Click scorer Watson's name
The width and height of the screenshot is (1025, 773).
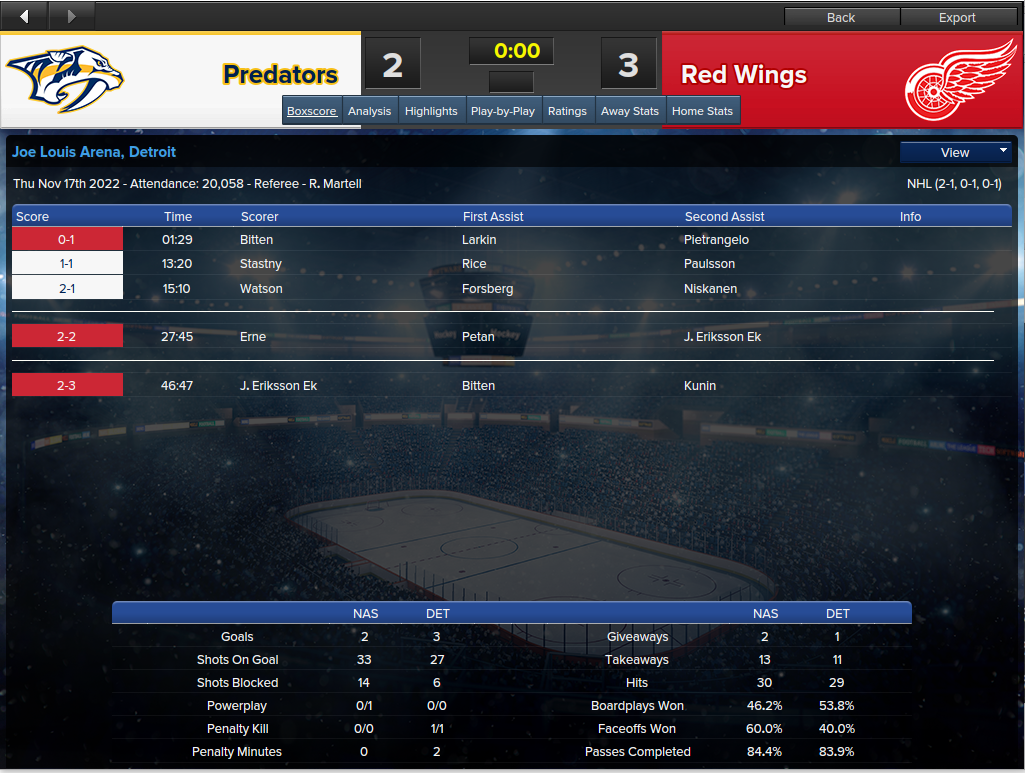pos(261,289)
